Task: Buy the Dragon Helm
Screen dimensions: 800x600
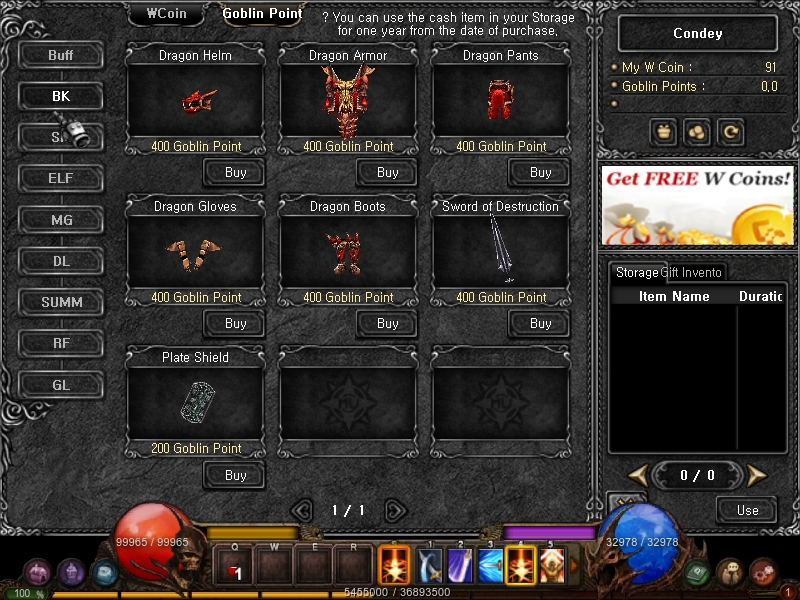Action: pos(235,173)
